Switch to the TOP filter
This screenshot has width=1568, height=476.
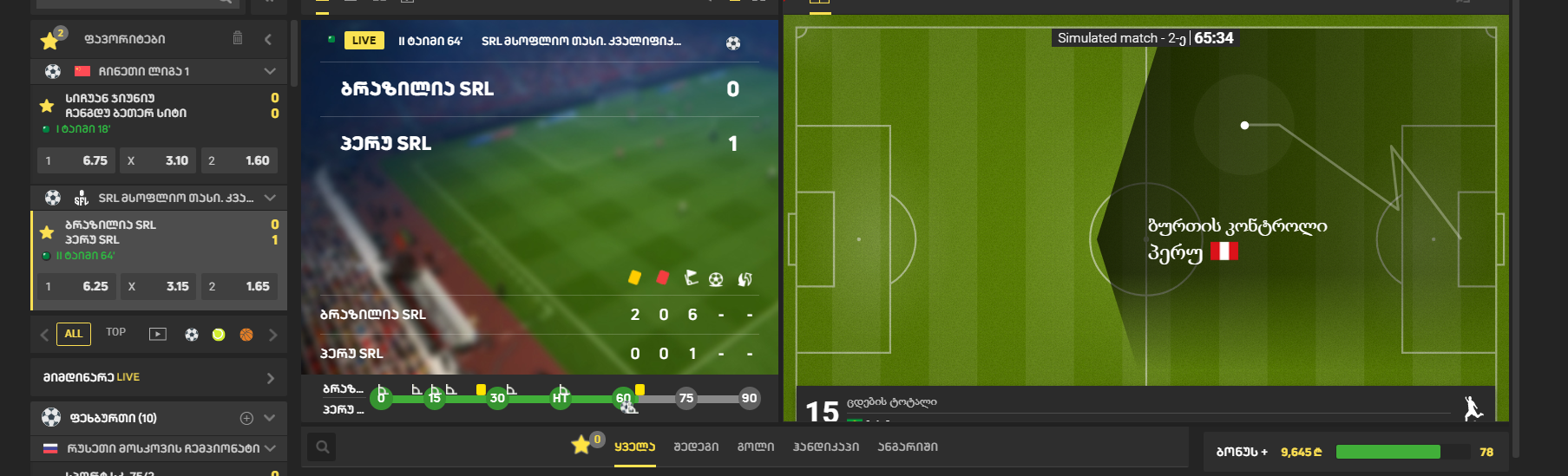(x=115, y=333)
